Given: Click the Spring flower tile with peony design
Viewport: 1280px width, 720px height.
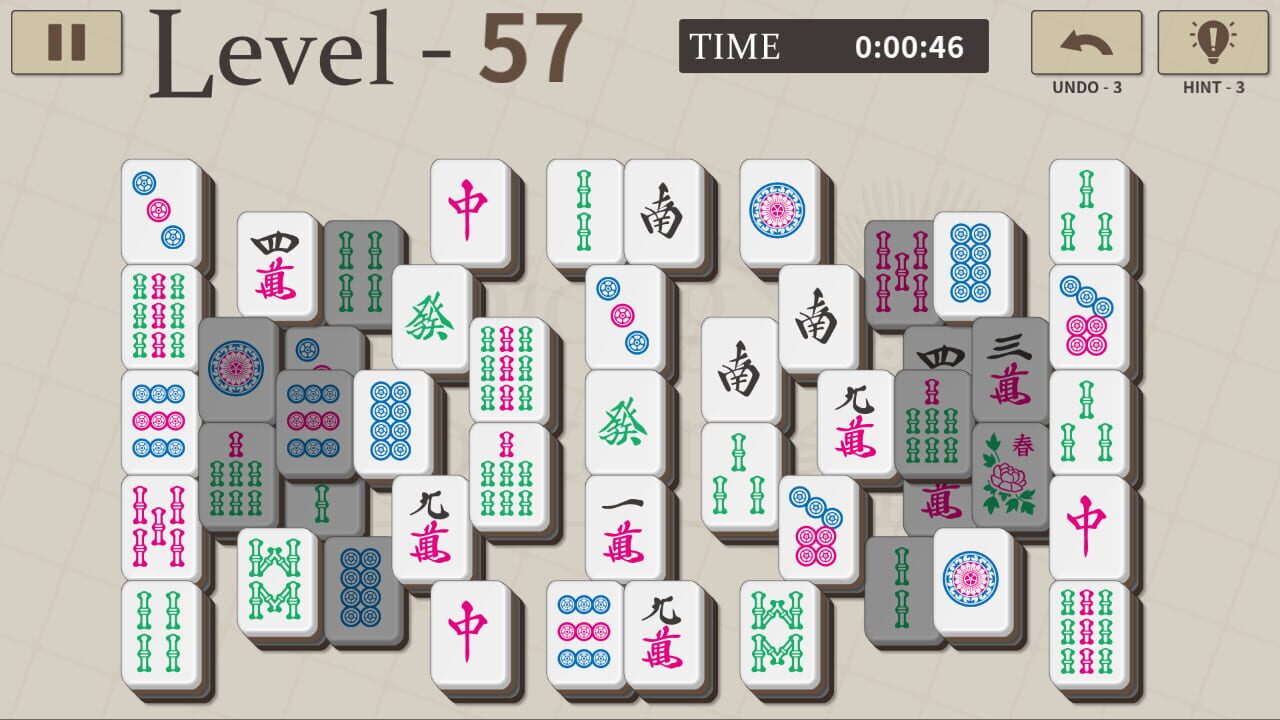Looking at the screenshot, I should coord(1012,470).
